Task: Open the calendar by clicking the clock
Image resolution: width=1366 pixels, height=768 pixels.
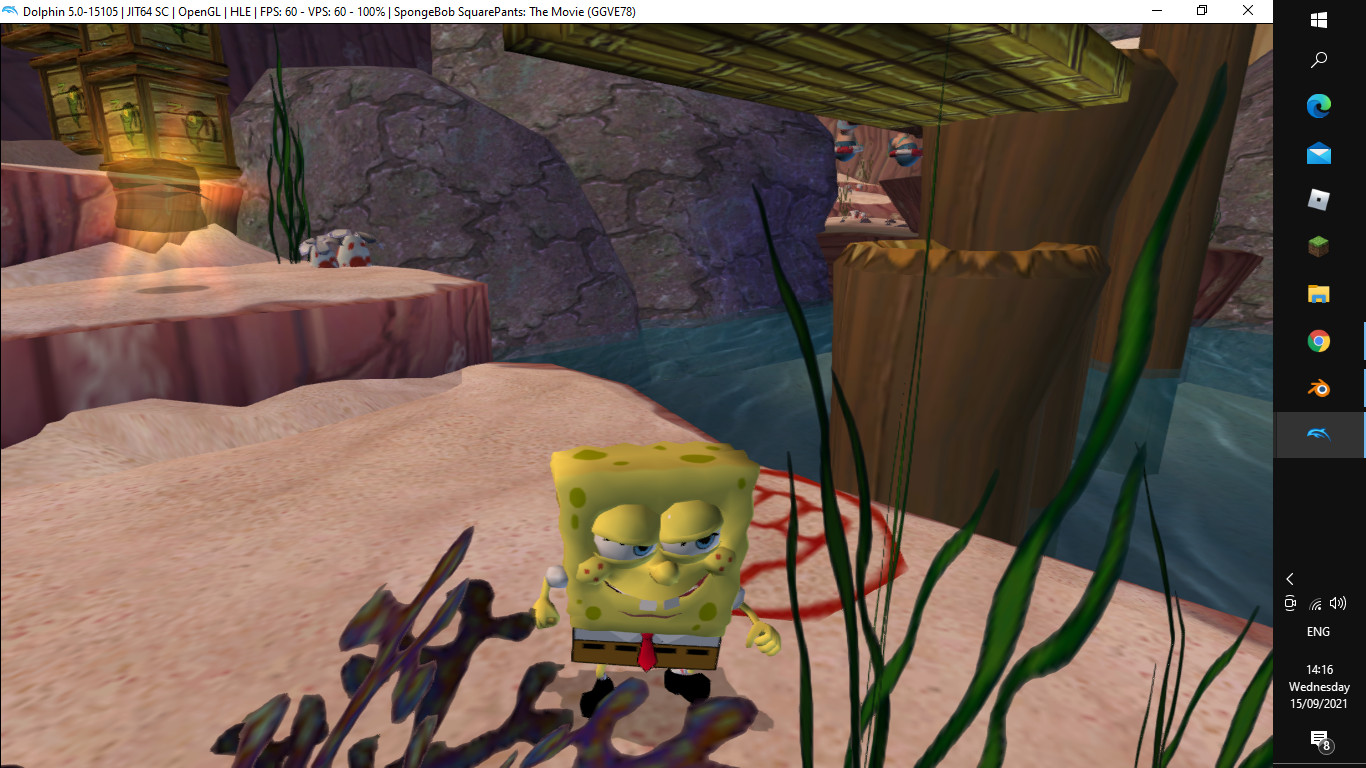Action: 1318,678
